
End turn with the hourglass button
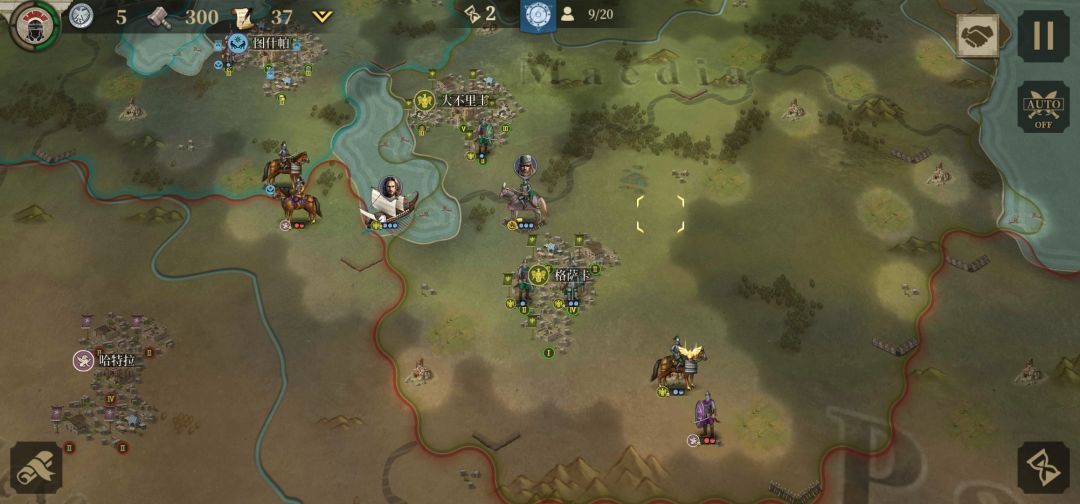coord(1043,467)
